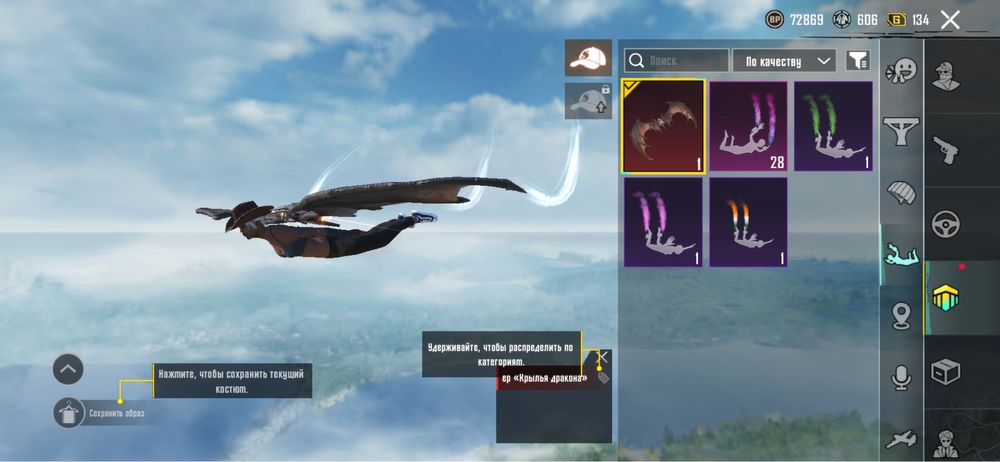Open the map pin marker category

tap(902, 316)
